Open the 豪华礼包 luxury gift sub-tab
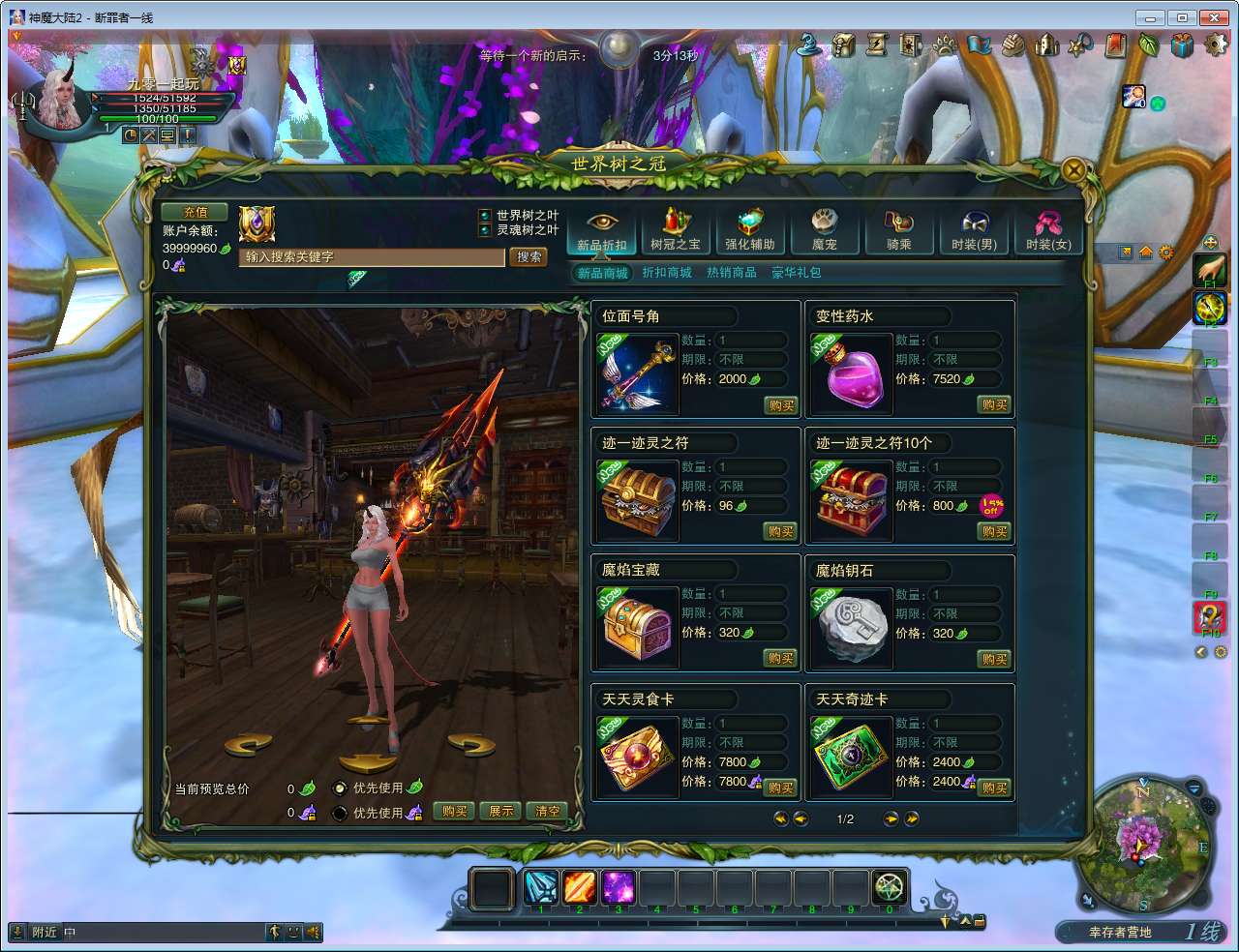Image resolution: width=1239 pixels, height=952 pixels. click(x=796, y=273)
